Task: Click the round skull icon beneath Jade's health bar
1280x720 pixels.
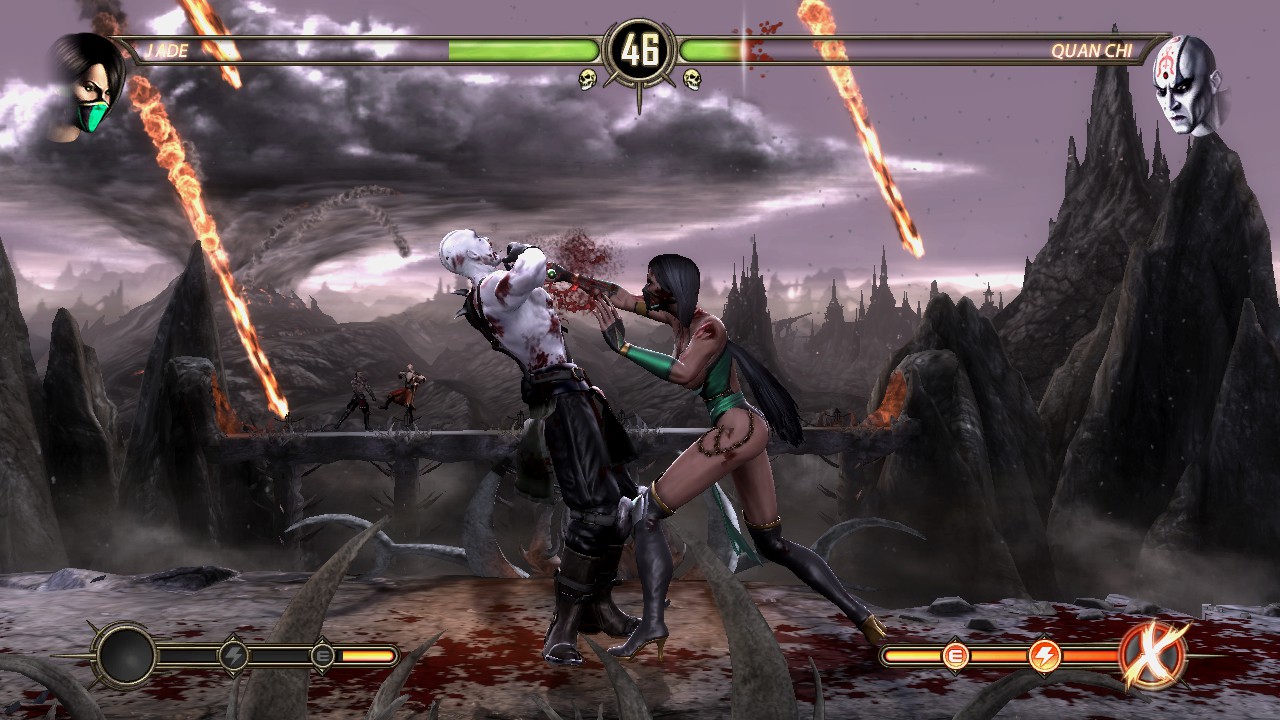Action: [588, 79]
